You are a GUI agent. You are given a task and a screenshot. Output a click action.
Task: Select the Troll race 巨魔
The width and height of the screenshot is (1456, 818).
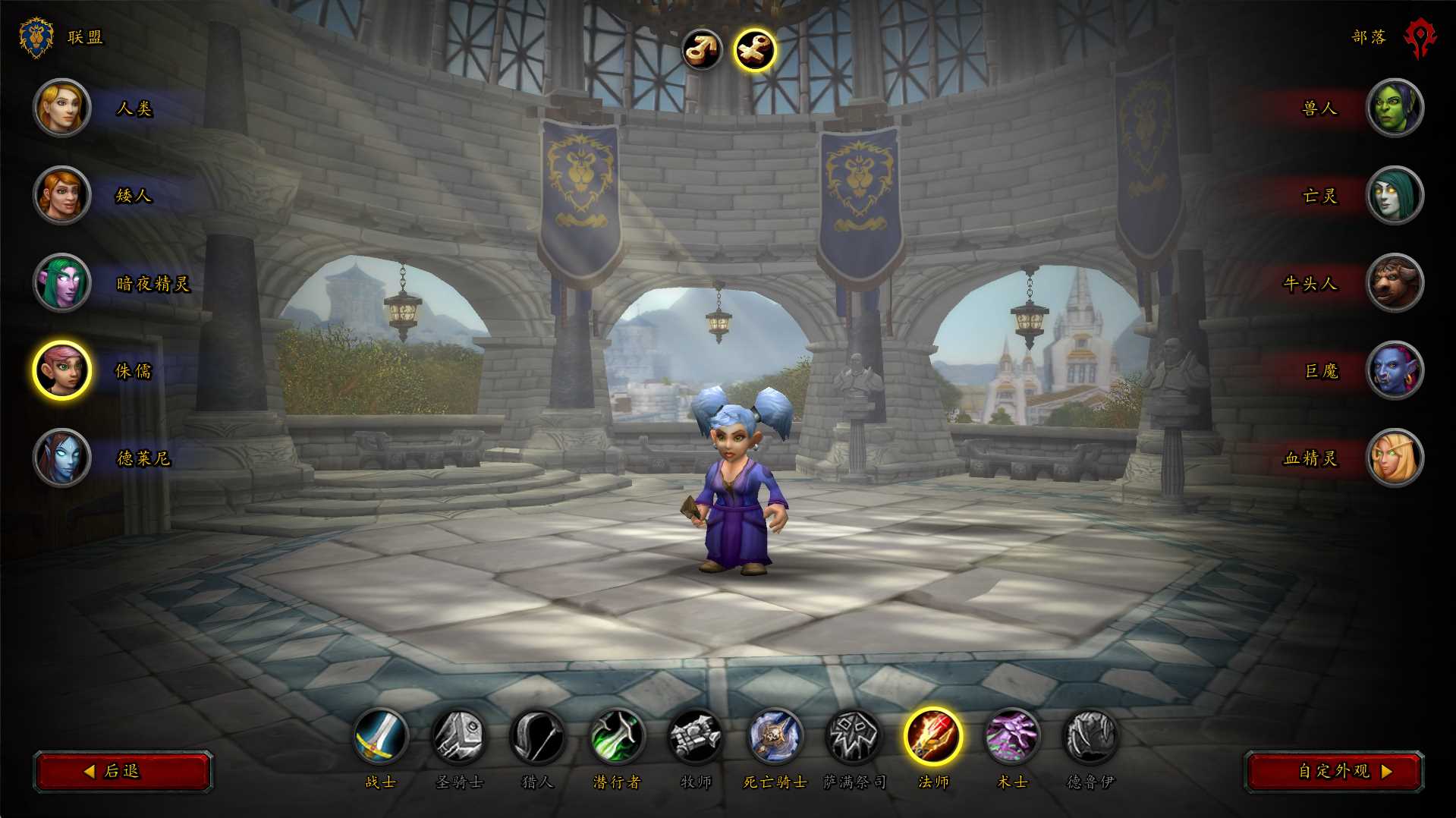1394,370
